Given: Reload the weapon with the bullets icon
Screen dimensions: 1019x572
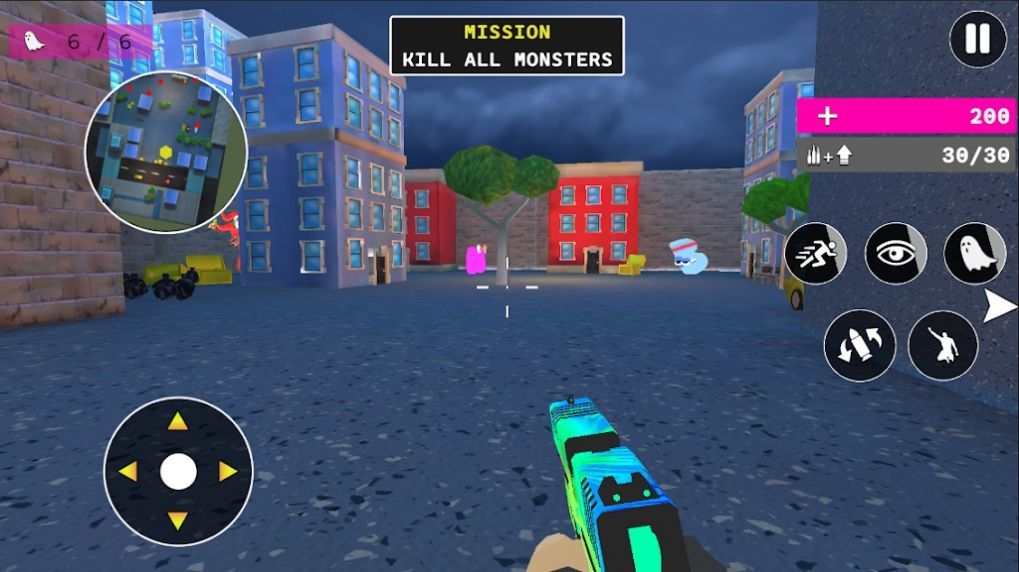Looking at the screenshot, I should pyautogui.click(x=859, y=345).
